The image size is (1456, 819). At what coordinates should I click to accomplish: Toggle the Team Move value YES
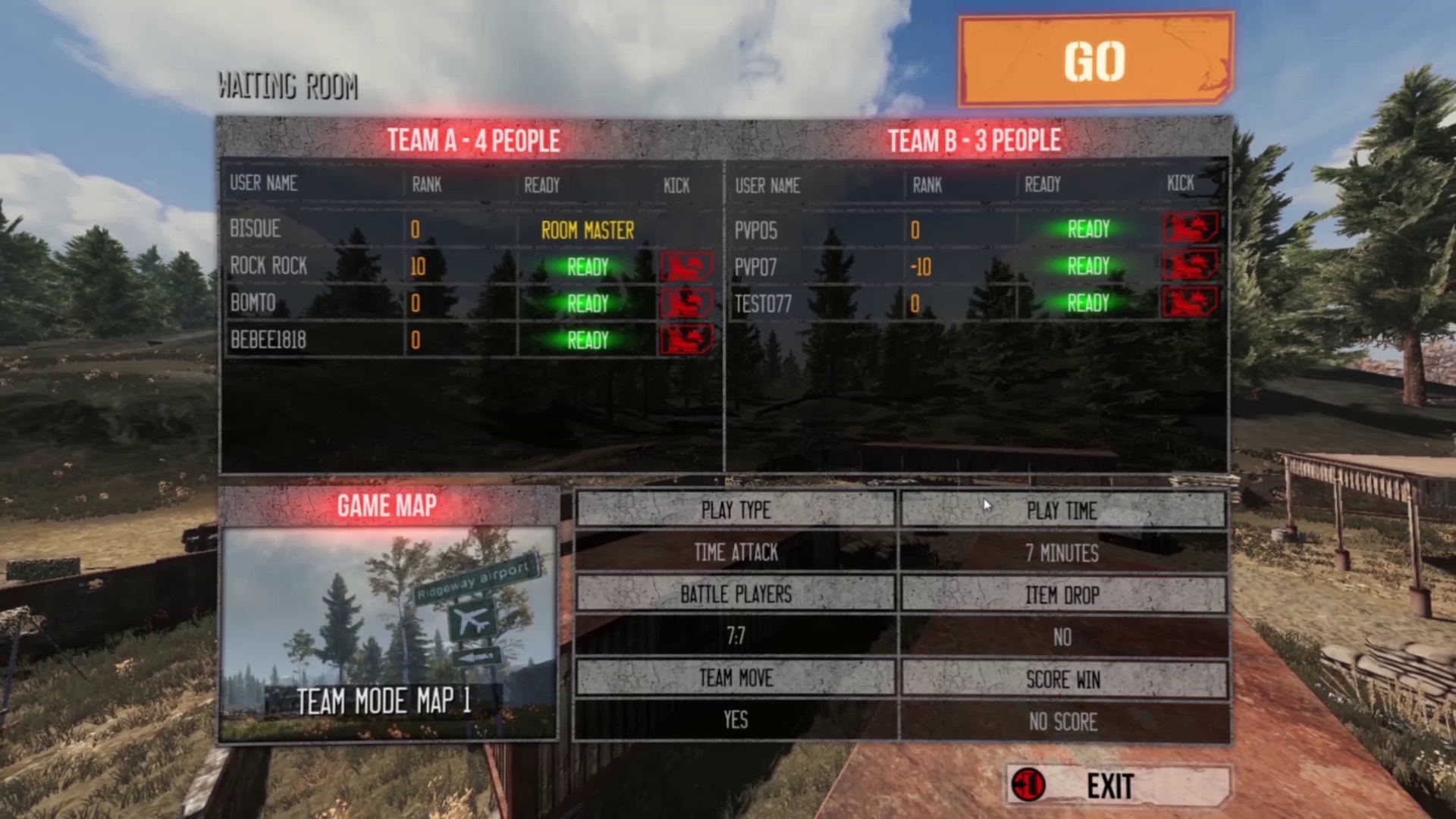[x=736, y=720]
